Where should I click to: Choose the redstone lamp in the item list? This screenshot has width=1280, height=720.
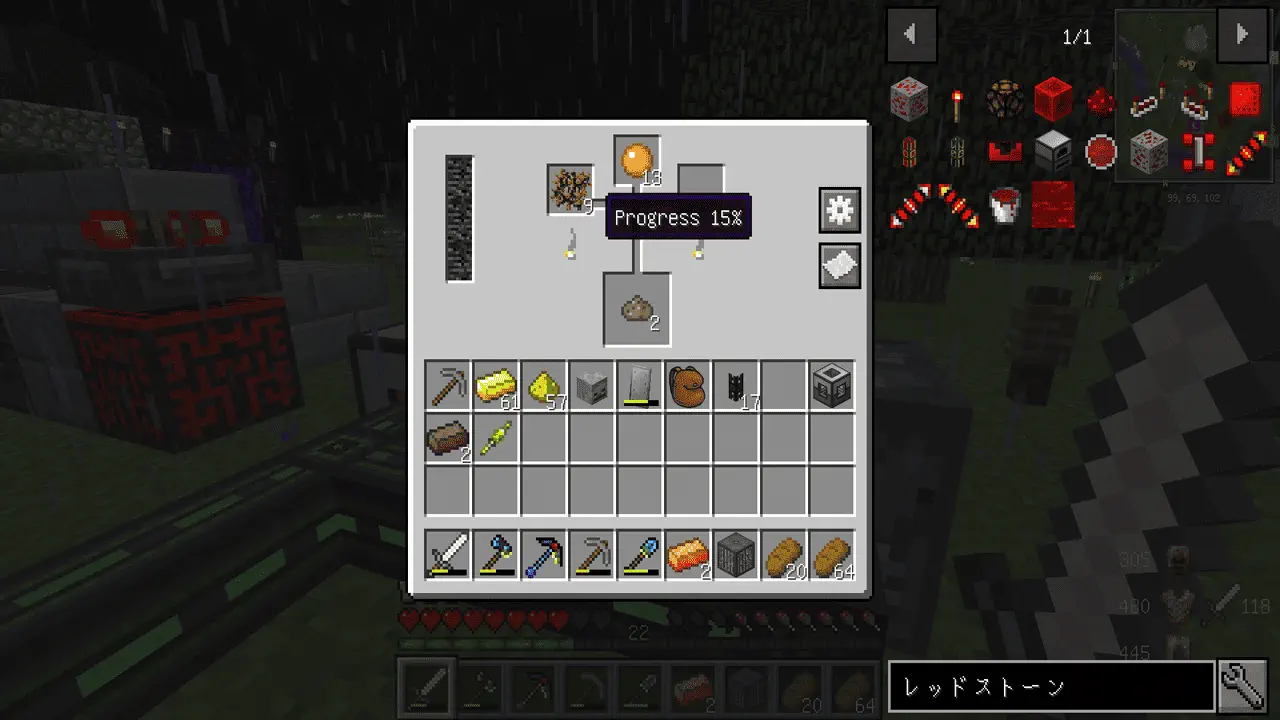click(1005, 100)
